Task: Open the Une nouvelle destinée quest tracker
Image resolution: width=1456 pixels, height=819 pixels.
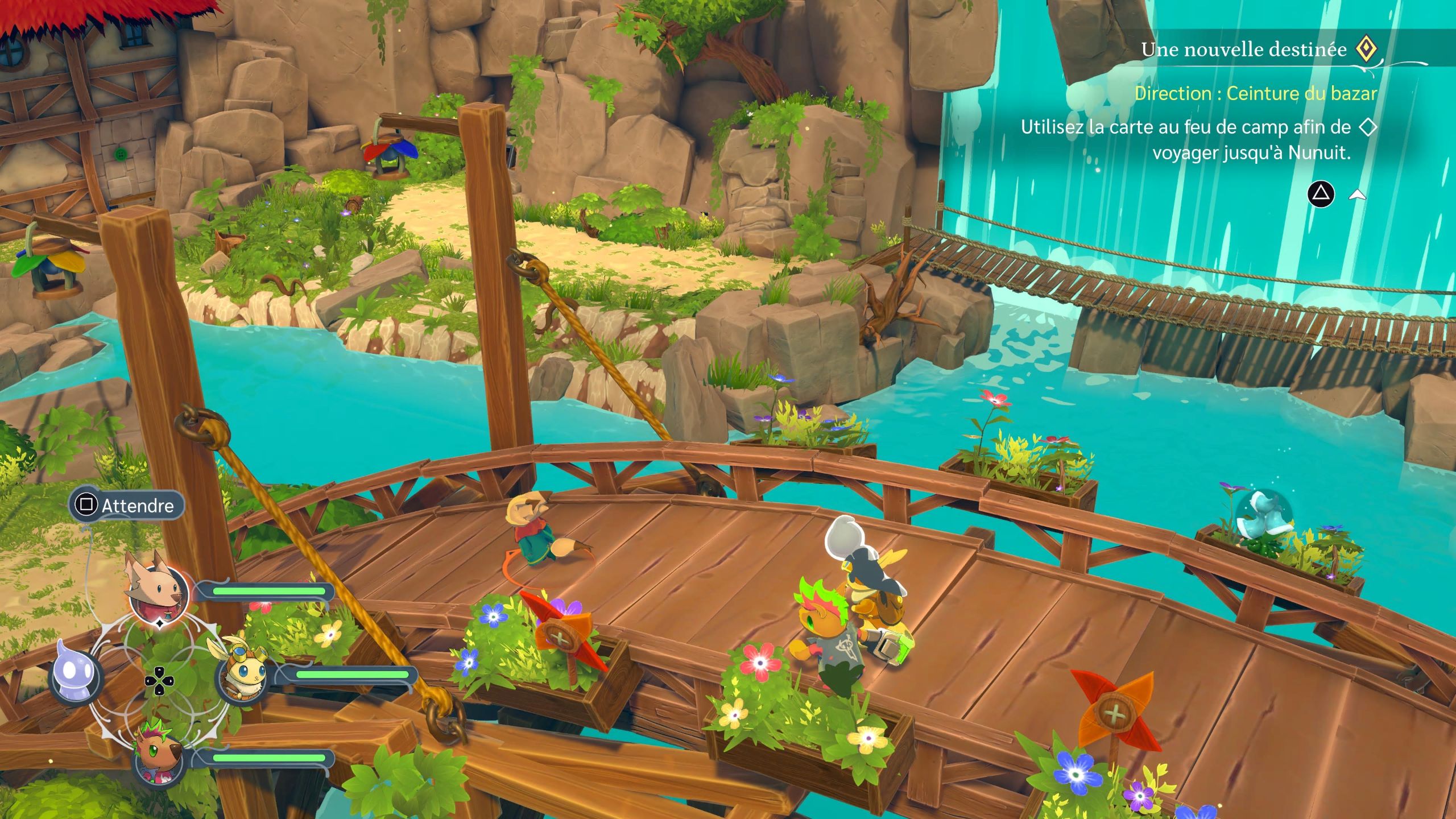Action: (1243, 50)
